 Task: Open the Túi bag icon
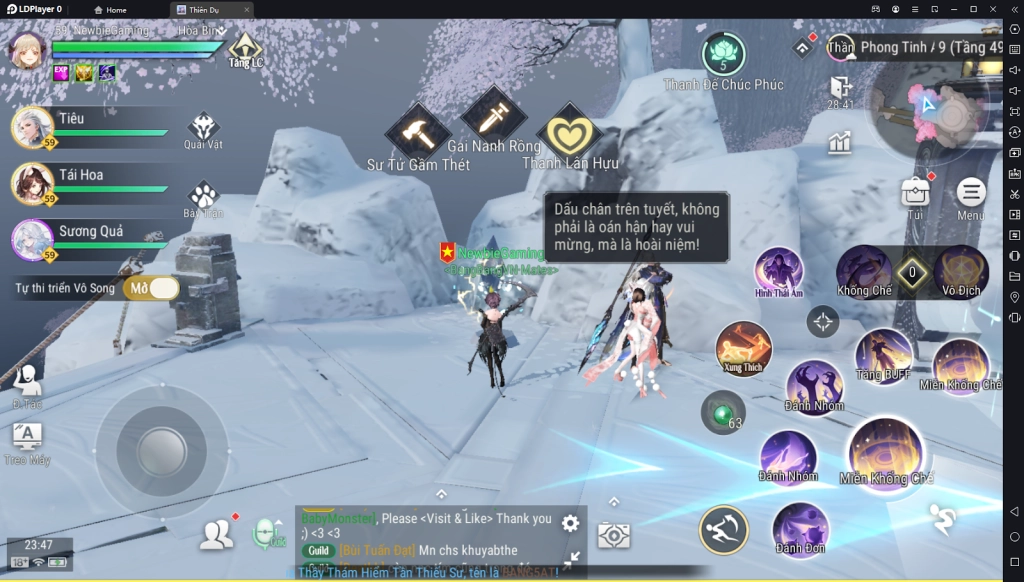point(914,192)
